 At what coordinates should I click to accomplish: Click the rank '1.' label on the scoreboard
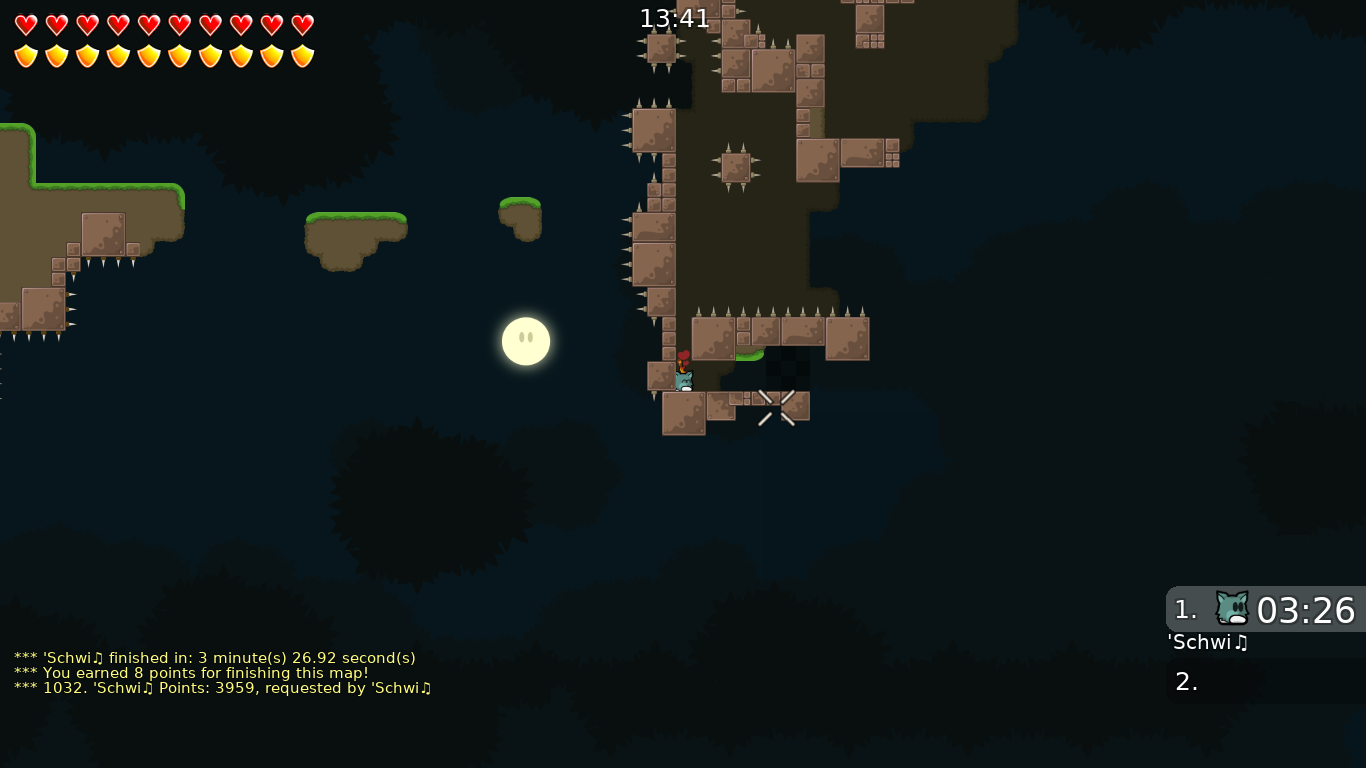(1185, 610)
